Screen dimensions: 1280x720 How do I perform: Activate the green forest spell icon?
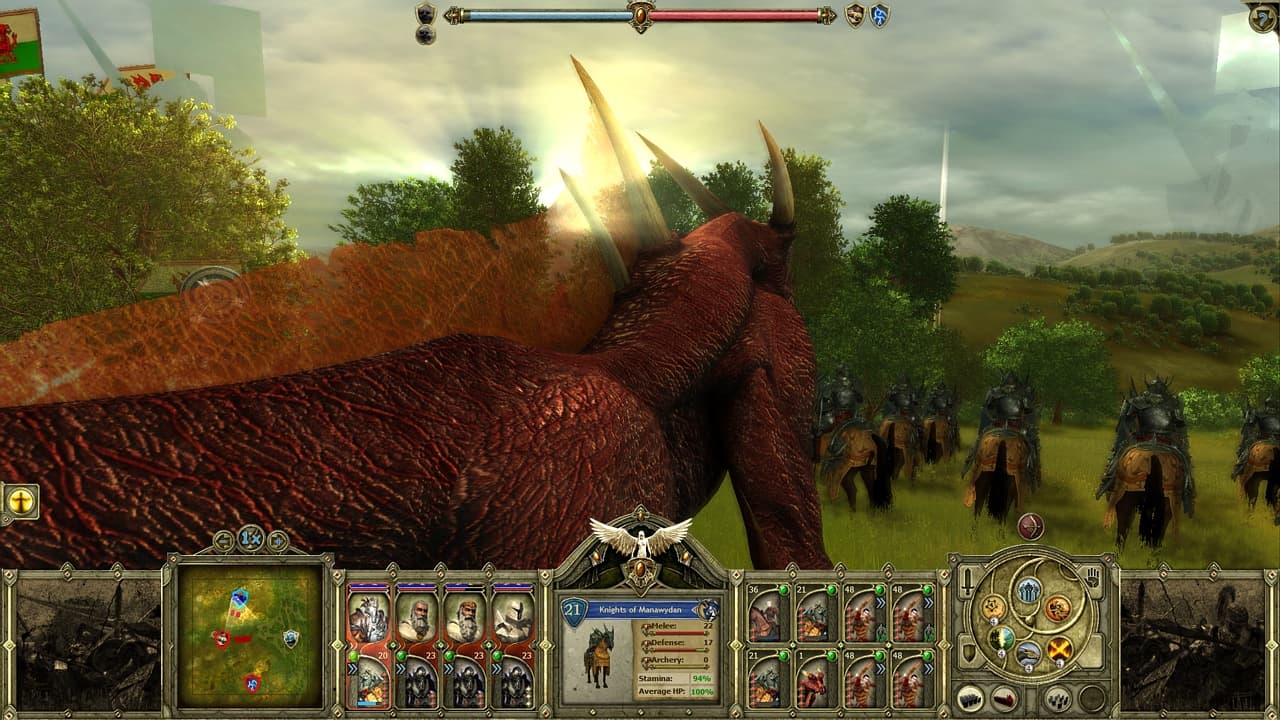coord(1001,640)
